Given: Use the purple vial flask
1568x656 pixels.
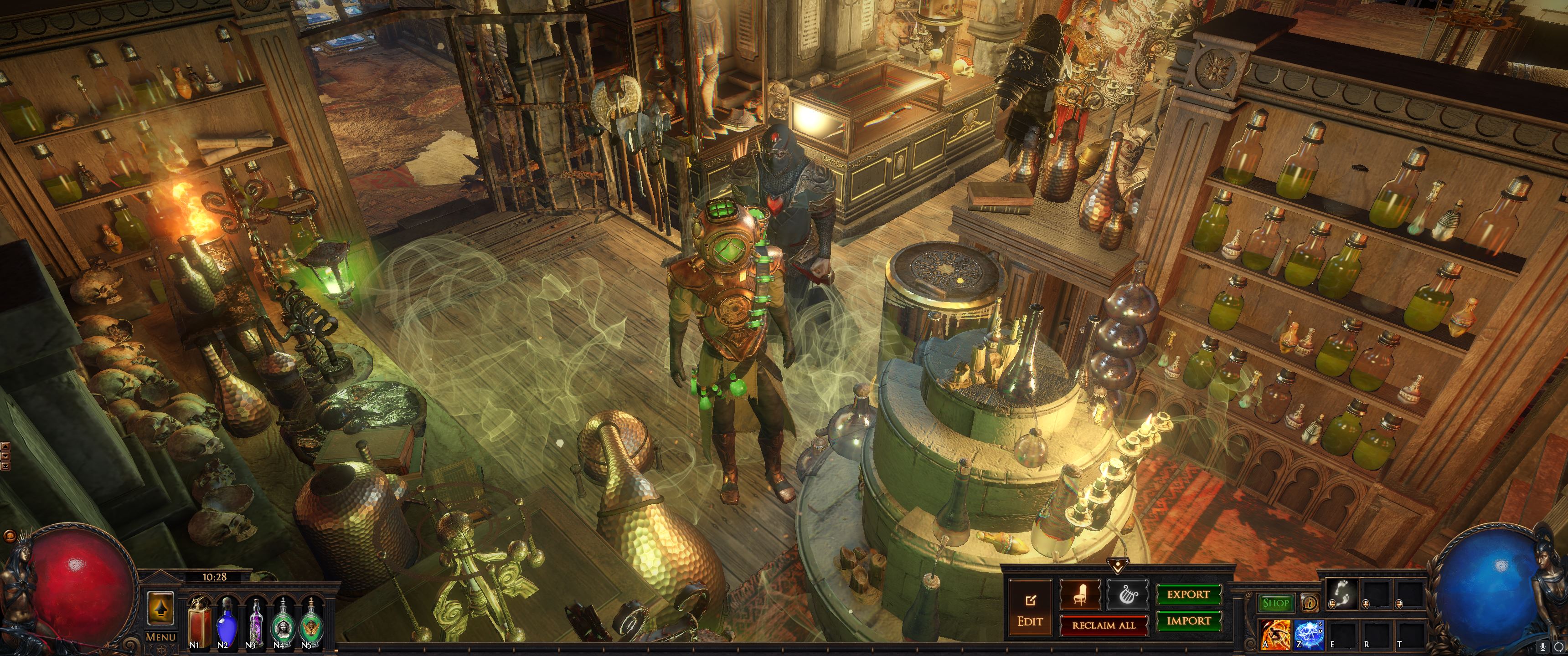Looking at the screenshot, I should [x=255, y=622].
